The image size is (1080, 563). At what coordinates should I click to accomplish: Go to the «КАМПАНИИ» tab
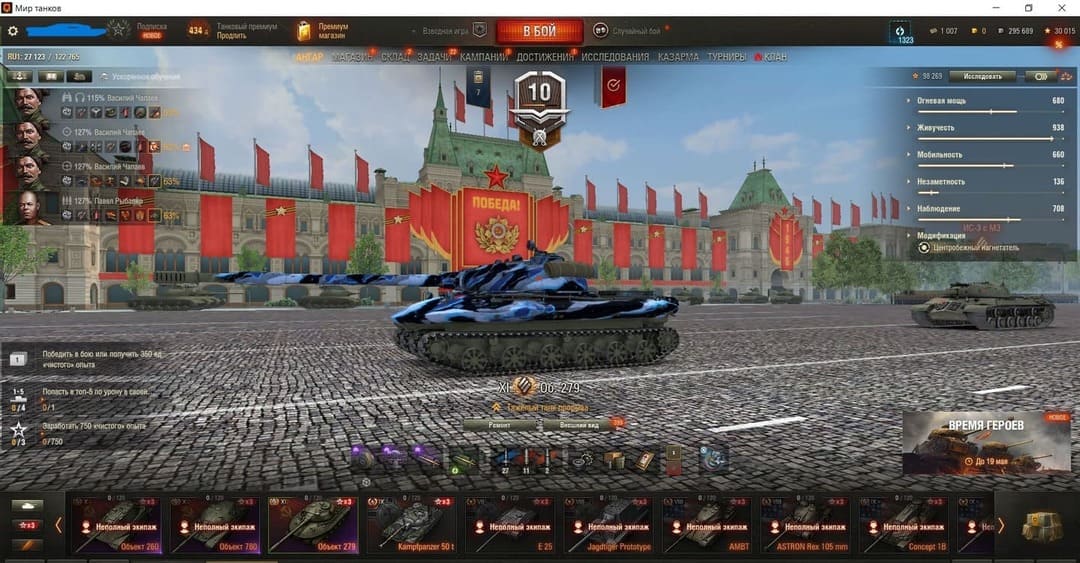[x=484, y=57]
